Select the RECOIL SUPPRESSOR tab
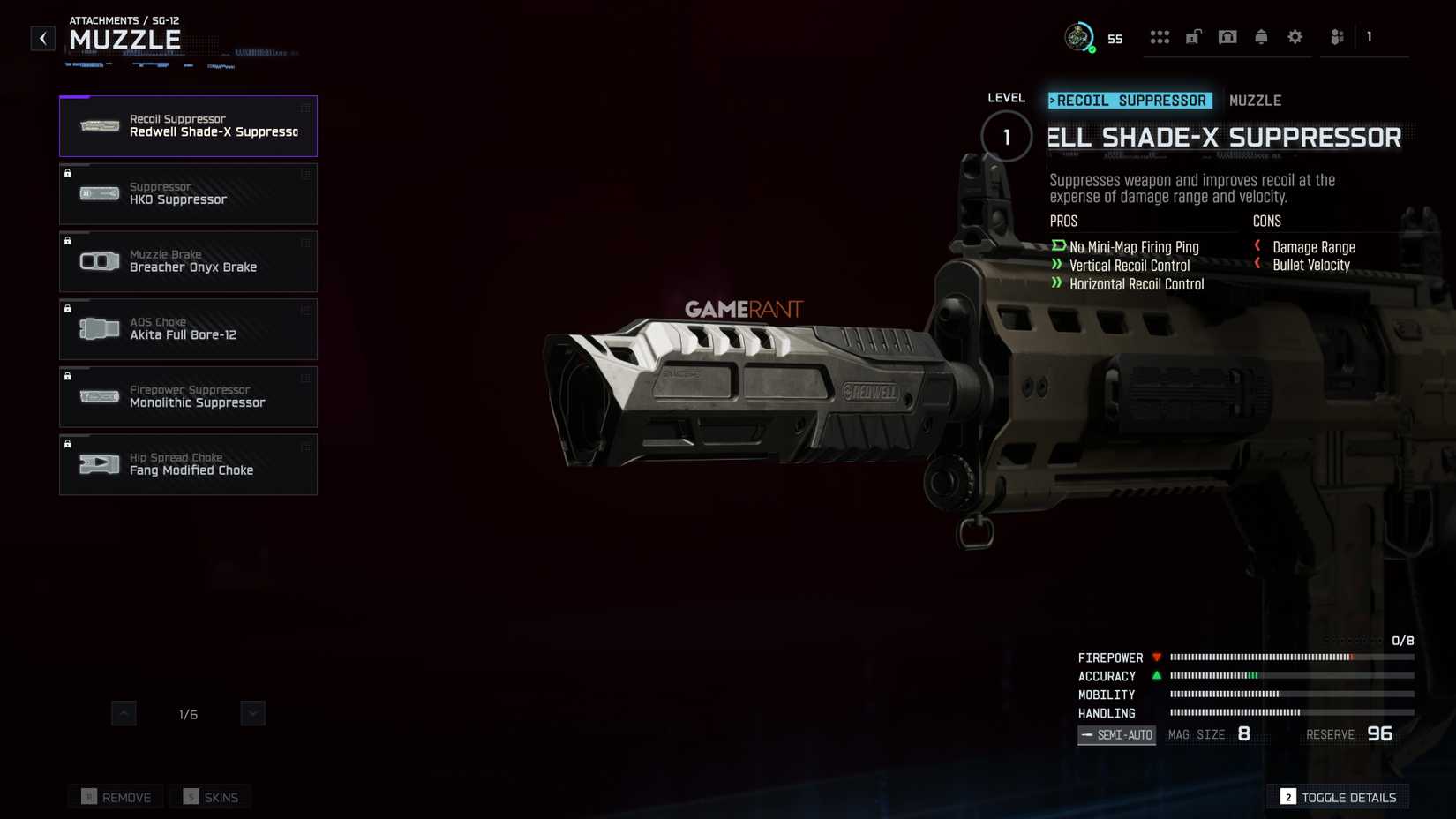 [1130, 101]
